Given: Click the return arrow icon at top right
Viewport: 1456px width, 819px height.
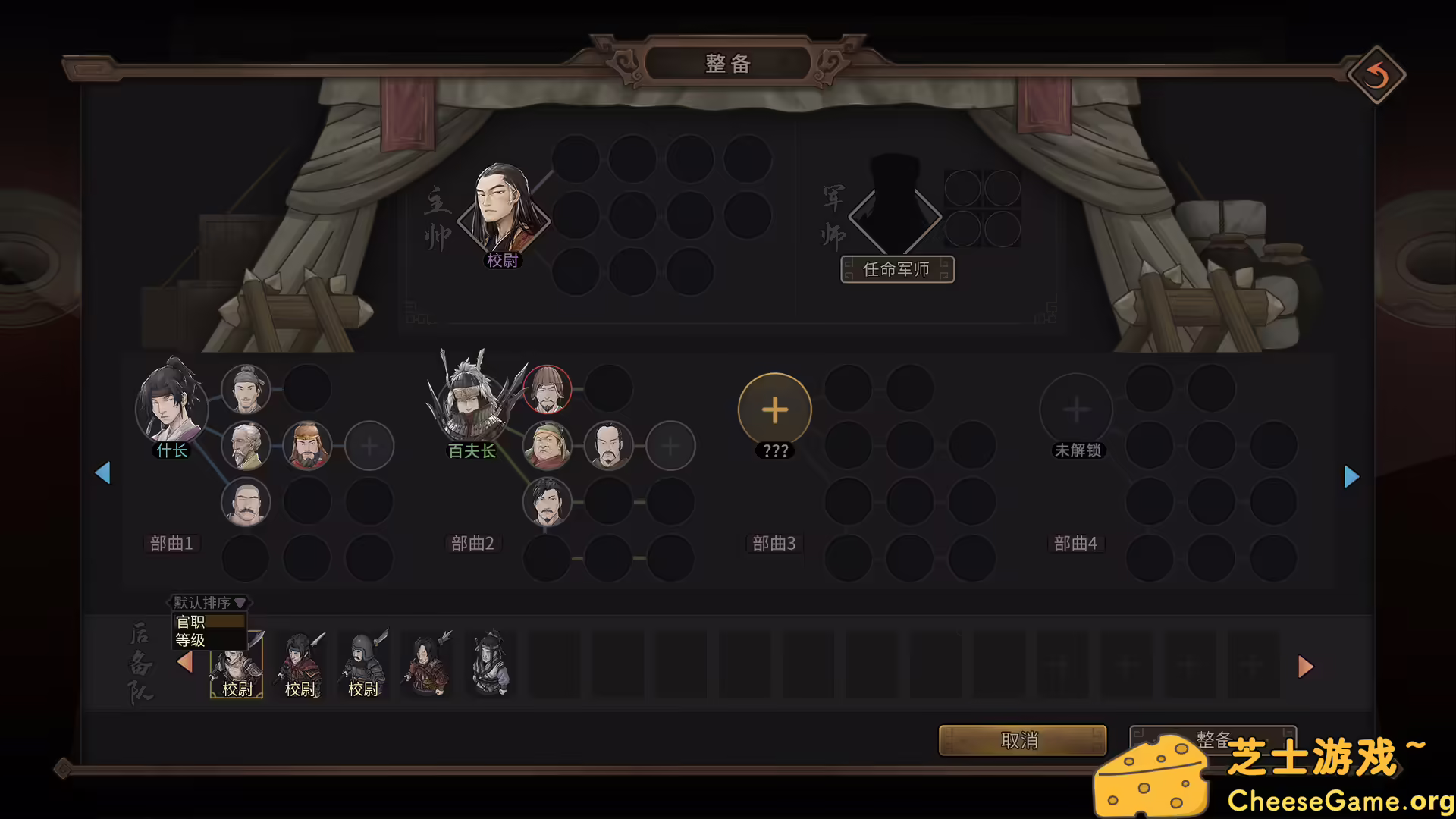Looking at the screenshot, I should pos(1376,75).
